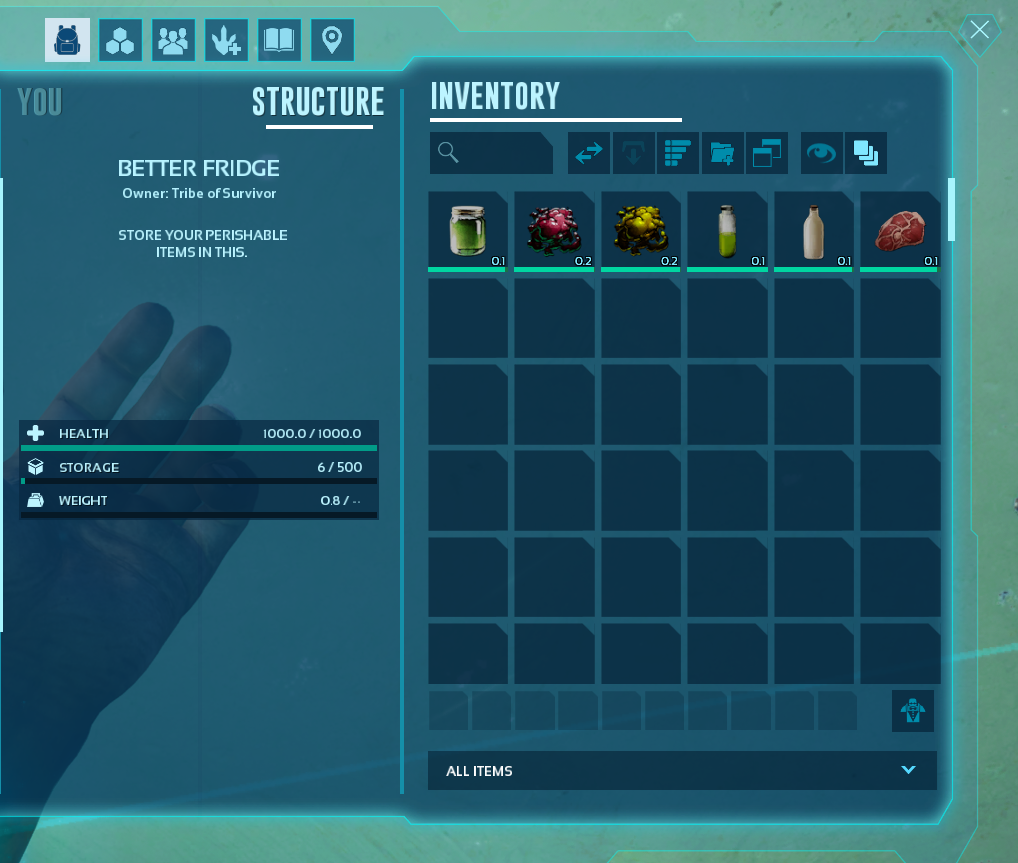Select the green jar item slot

tap(468, 231)
